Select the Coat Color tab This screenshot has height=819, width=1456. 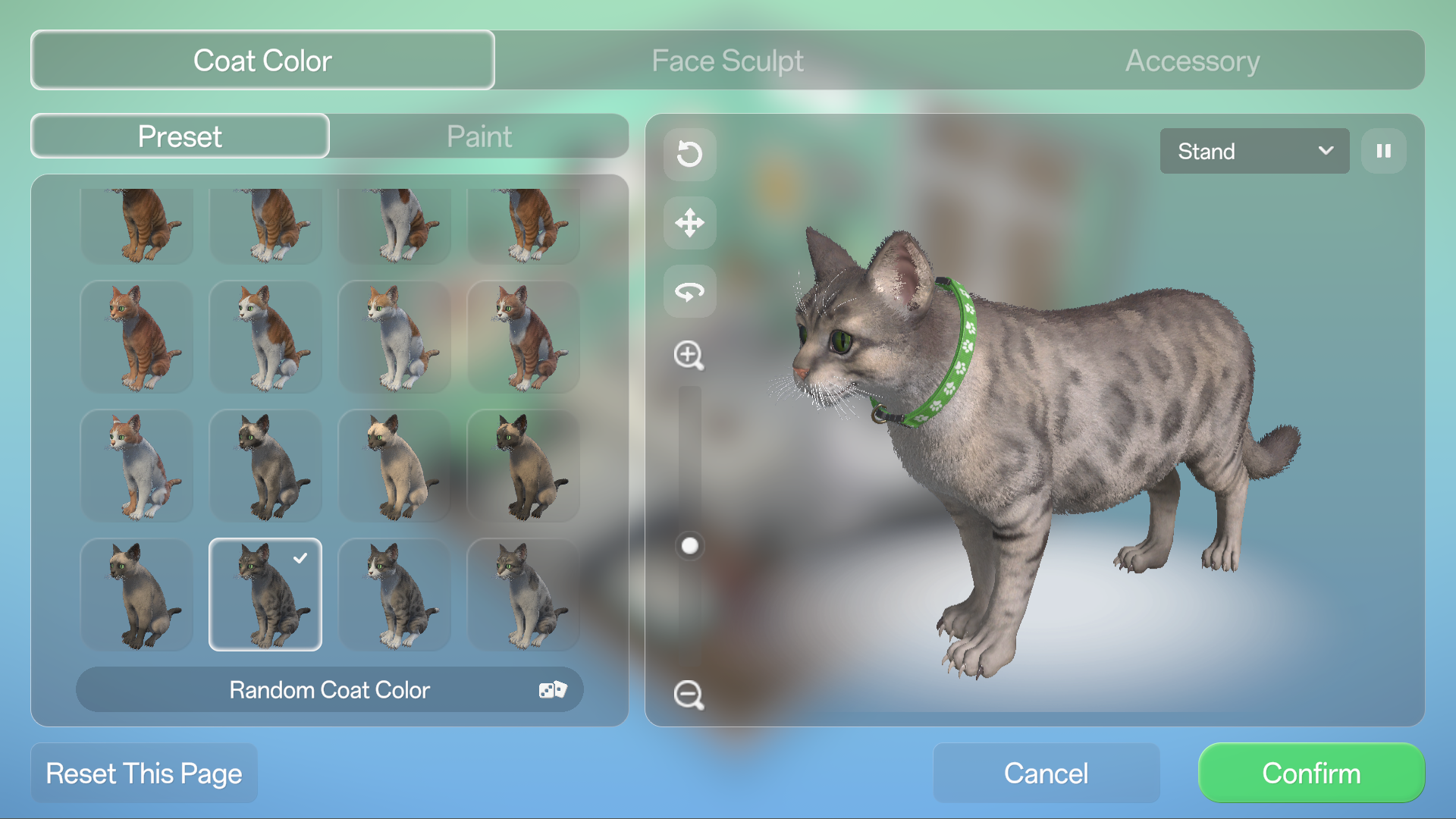coord(262,61)
